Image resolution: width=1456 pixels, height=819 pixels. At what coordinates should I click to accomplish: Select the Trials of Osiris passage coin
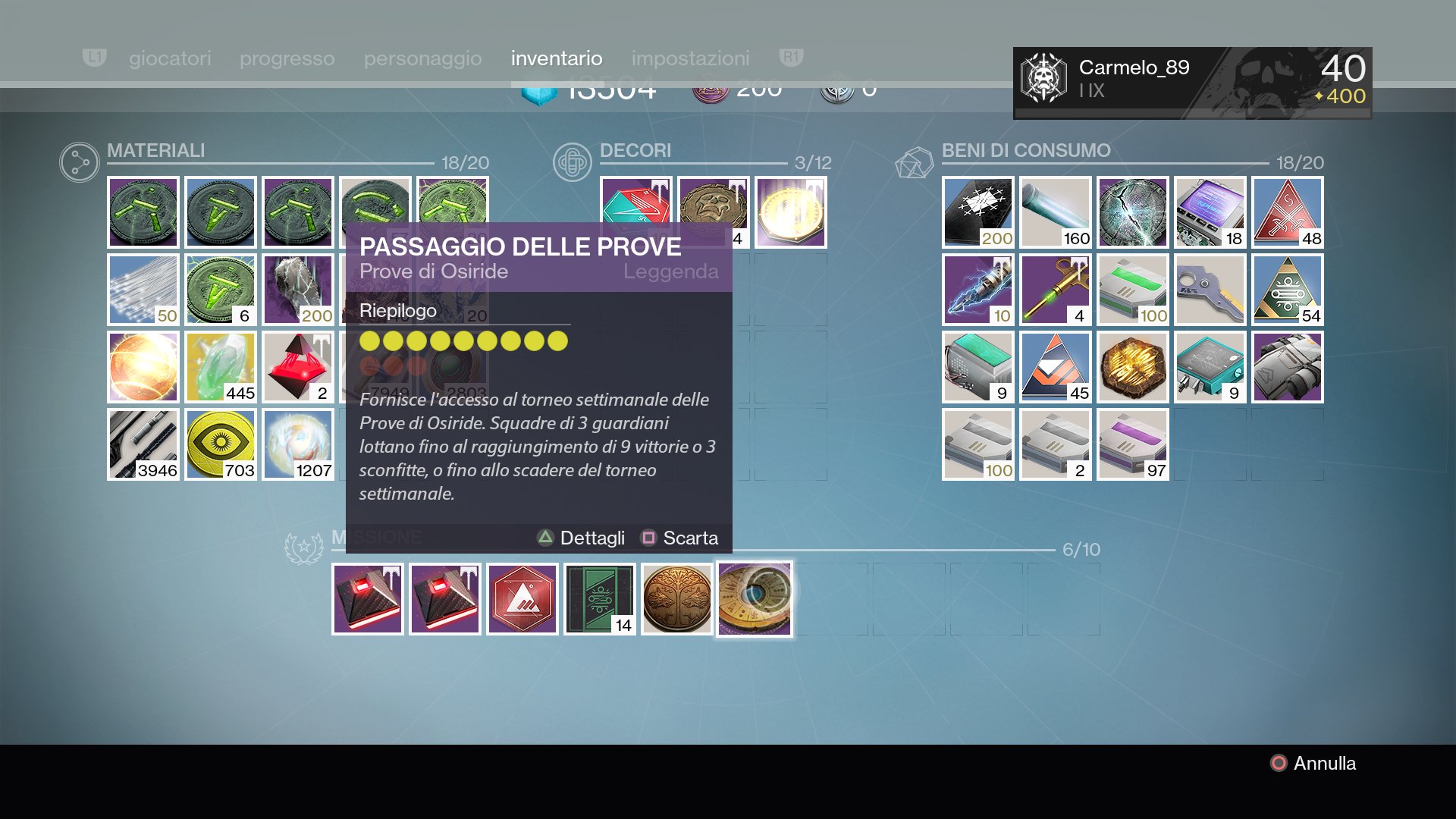click(755, 599)
